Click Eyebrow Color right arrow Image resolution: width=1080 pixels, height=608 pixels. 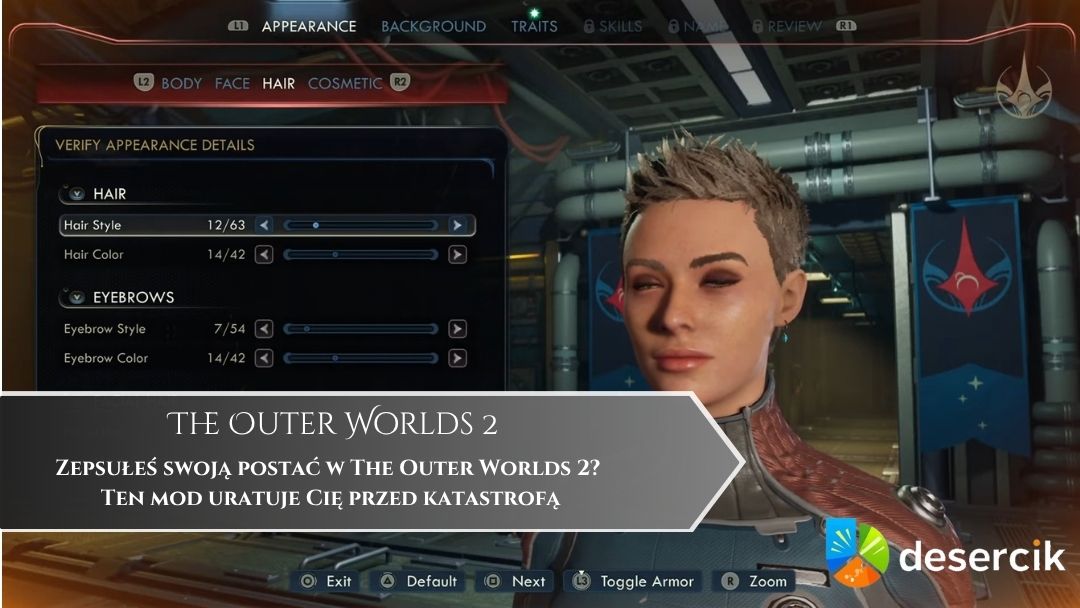click(x=457, y=358)
